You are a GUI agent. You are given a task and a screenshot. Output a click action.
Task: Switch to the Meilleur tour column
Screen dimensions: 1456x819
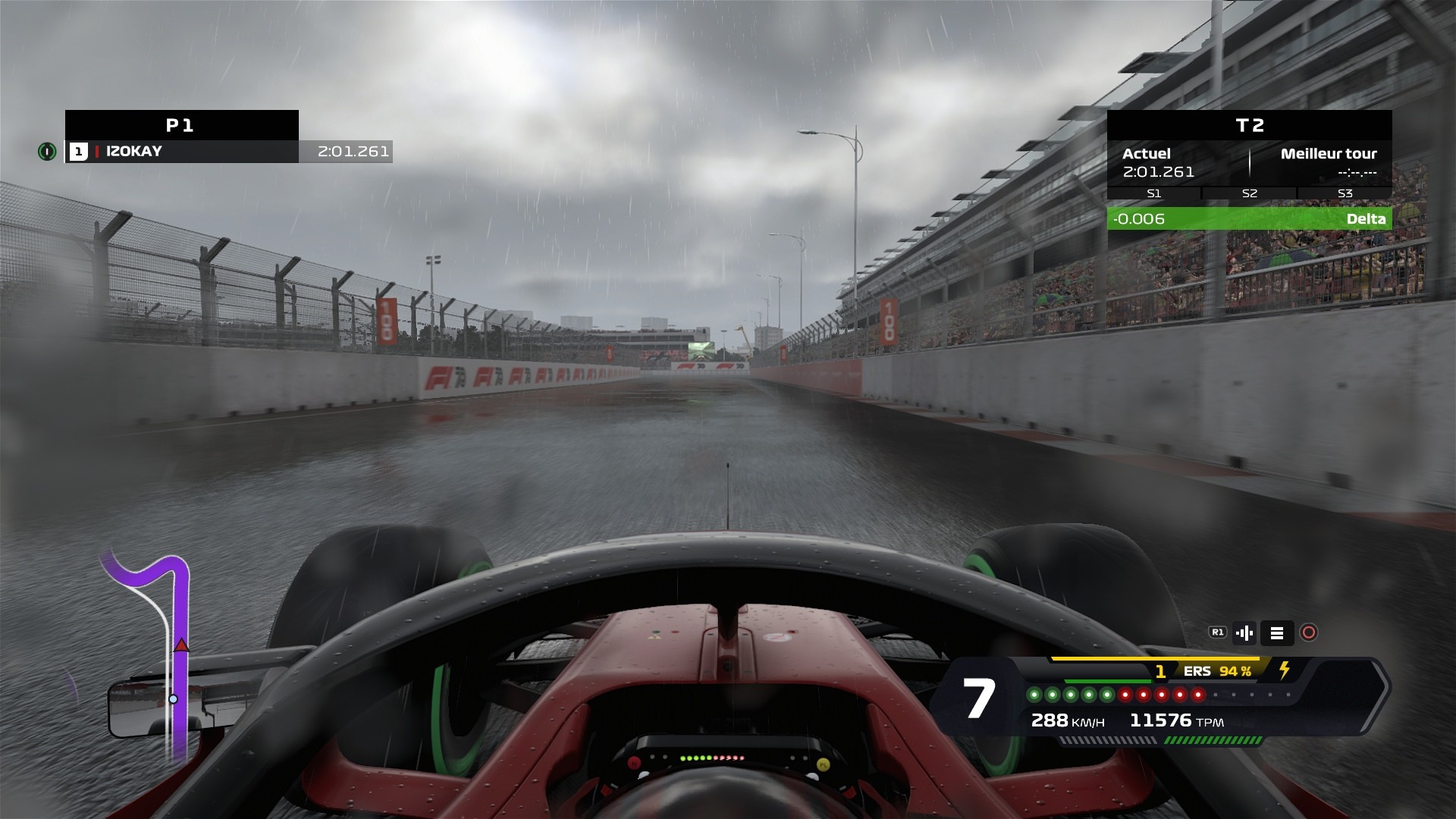[x=1330, y=154]
